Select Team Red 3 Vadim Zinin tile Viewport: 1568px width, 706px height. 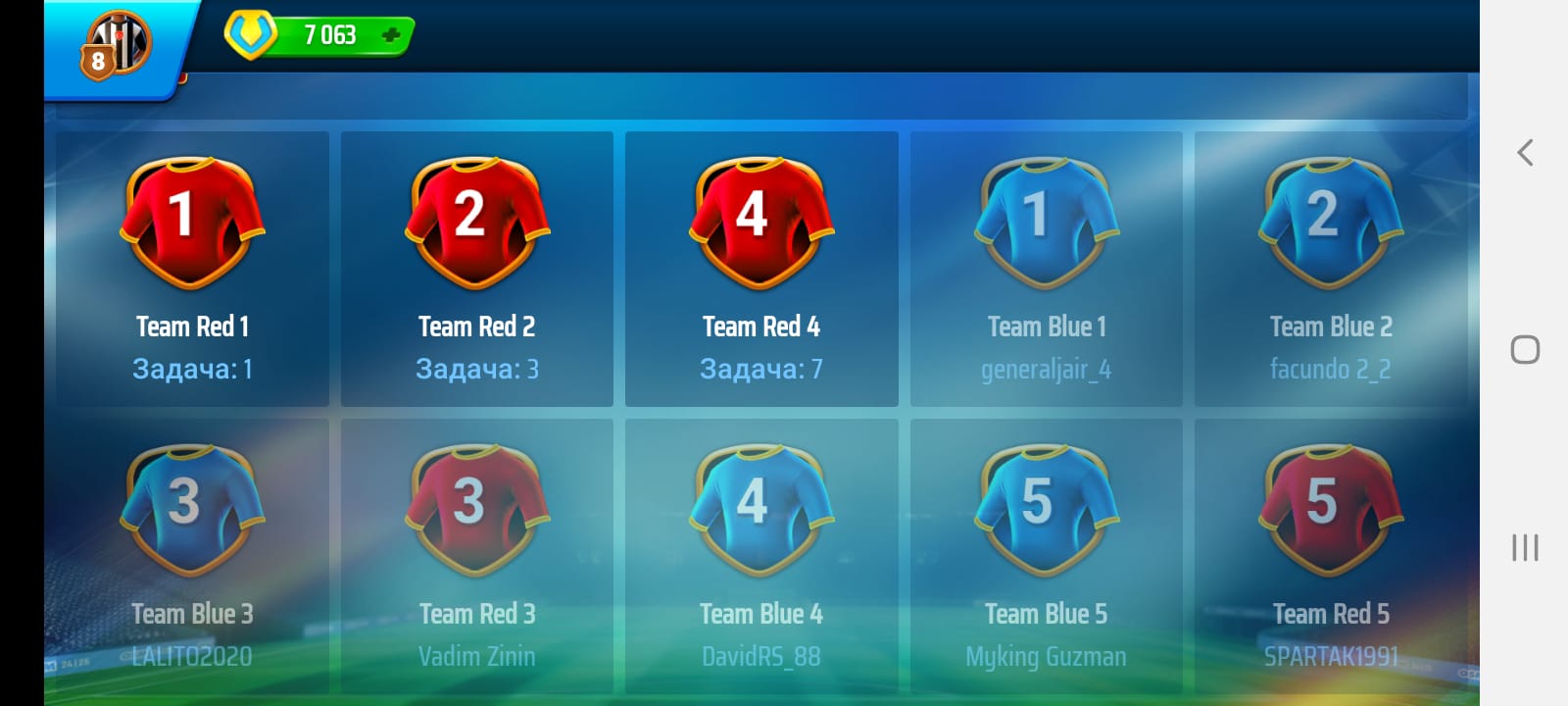(477, 556)
